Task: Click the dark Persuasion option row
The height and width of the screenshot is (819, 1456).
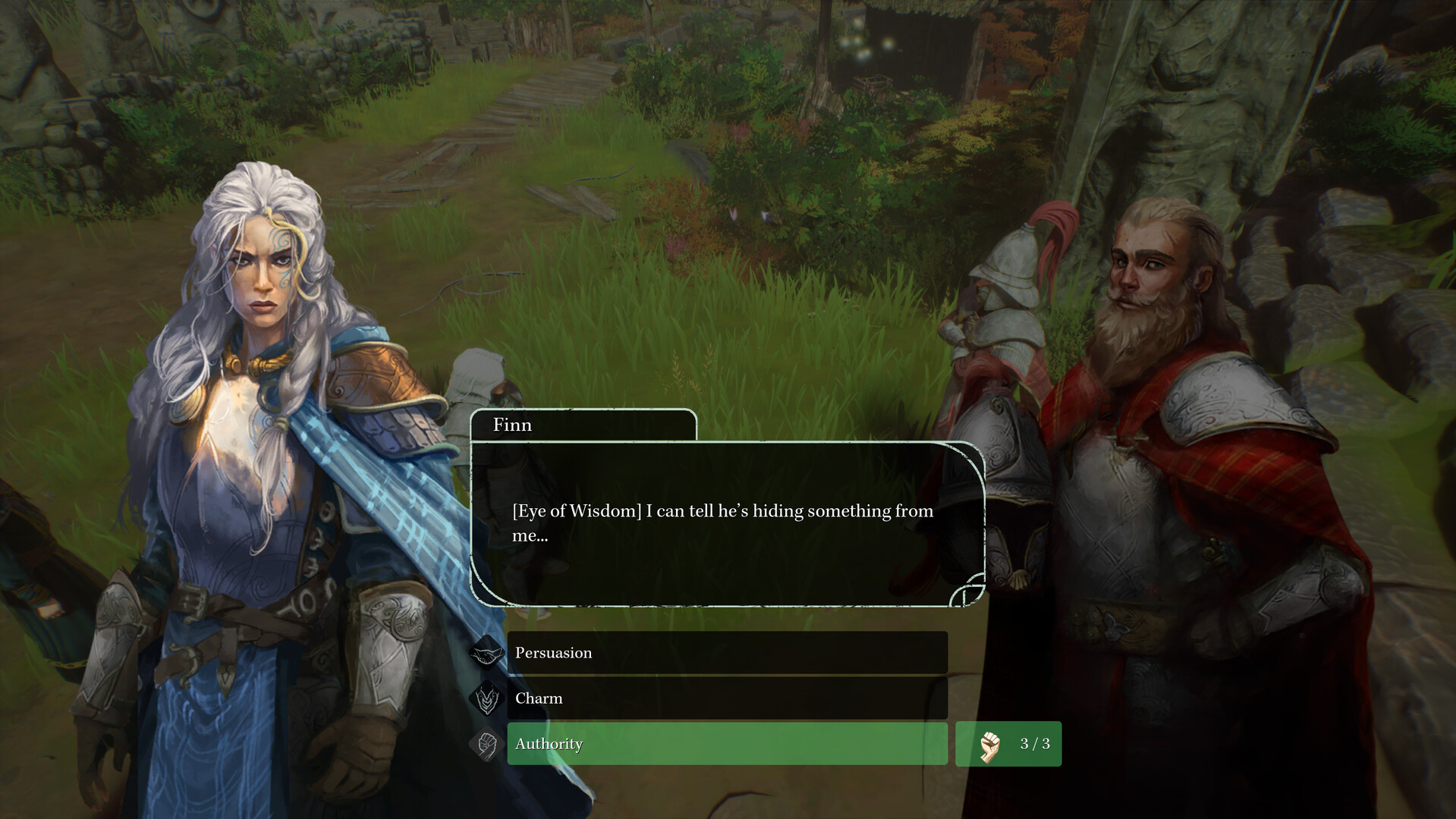Action: (727, 653)
